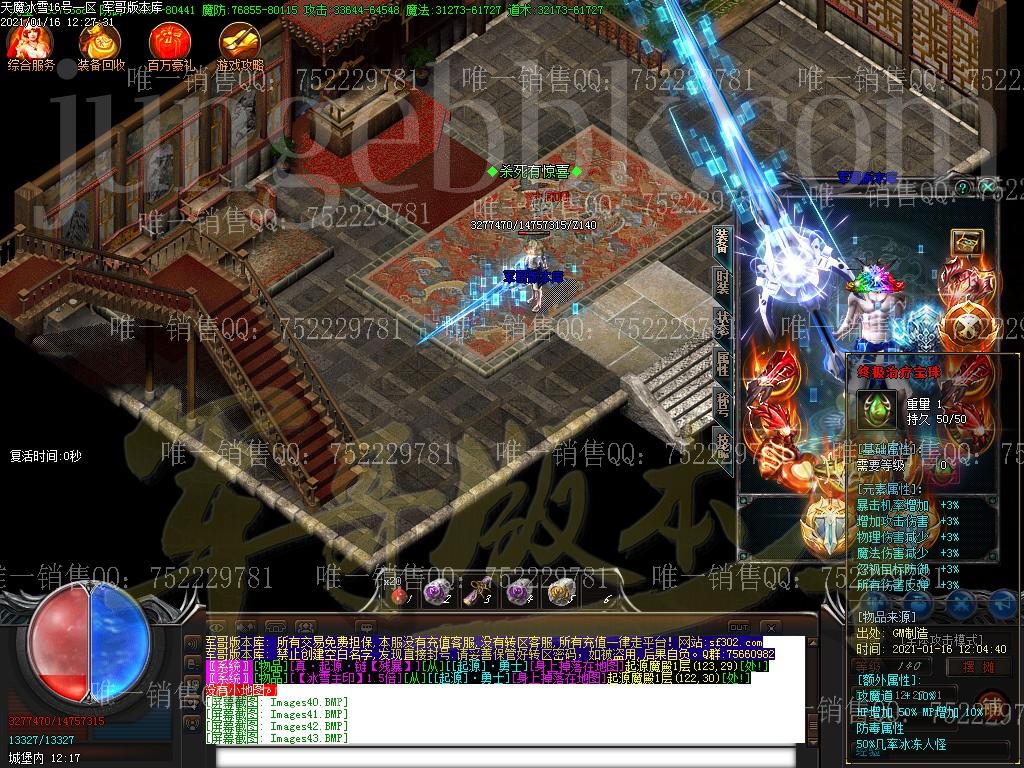Close the character equipment panel

pos(988,187)
